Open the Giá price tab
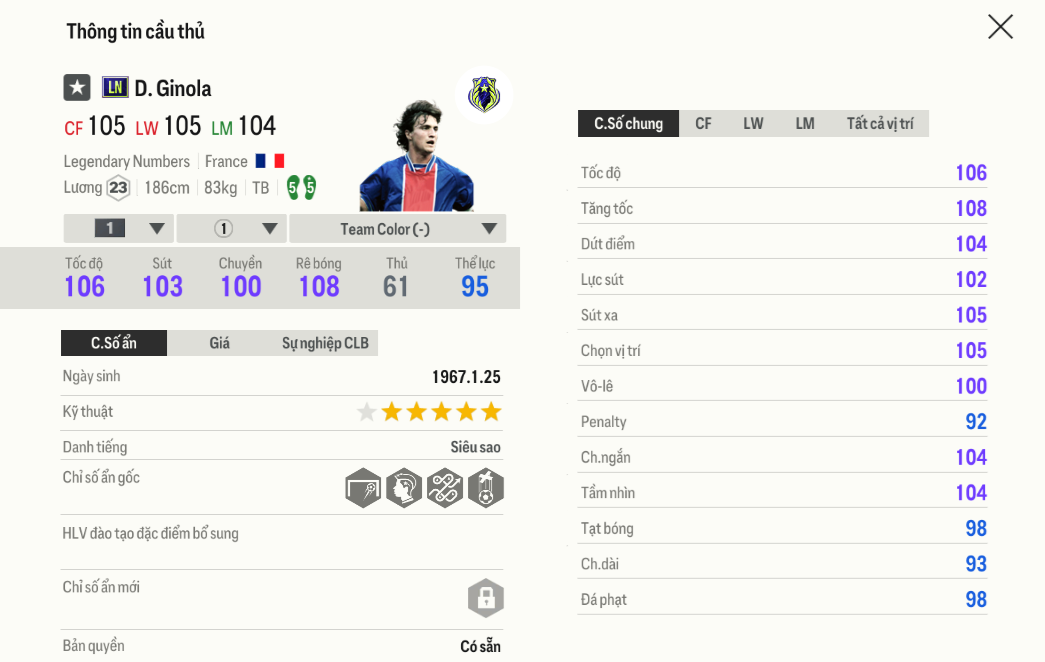 [x=219, y=343]
